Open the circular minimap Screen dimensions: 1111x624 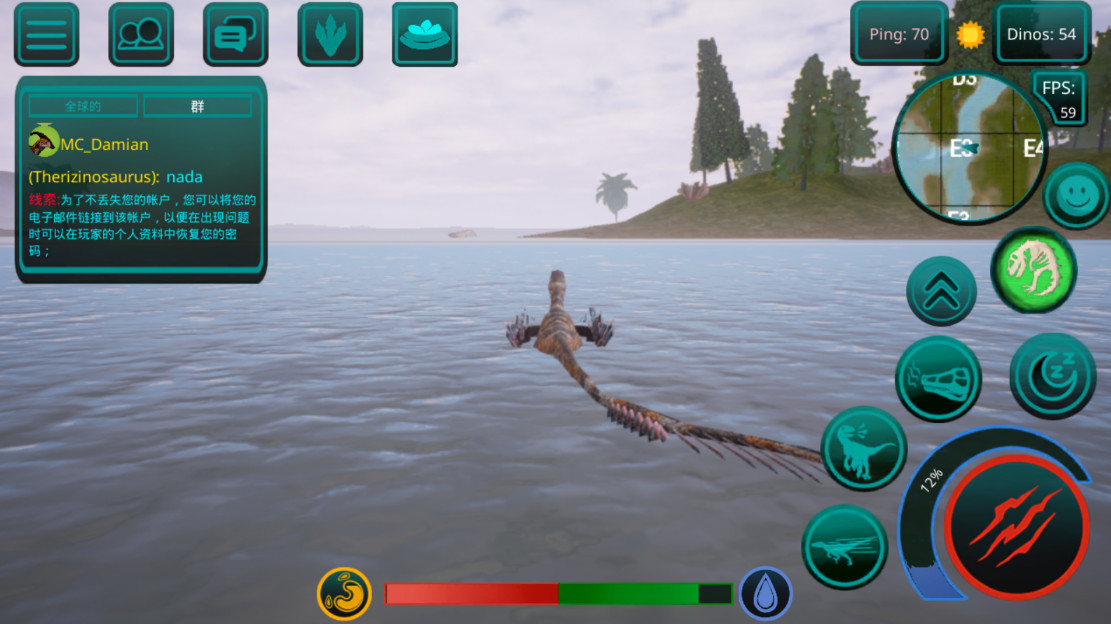(x=968, y=148)
